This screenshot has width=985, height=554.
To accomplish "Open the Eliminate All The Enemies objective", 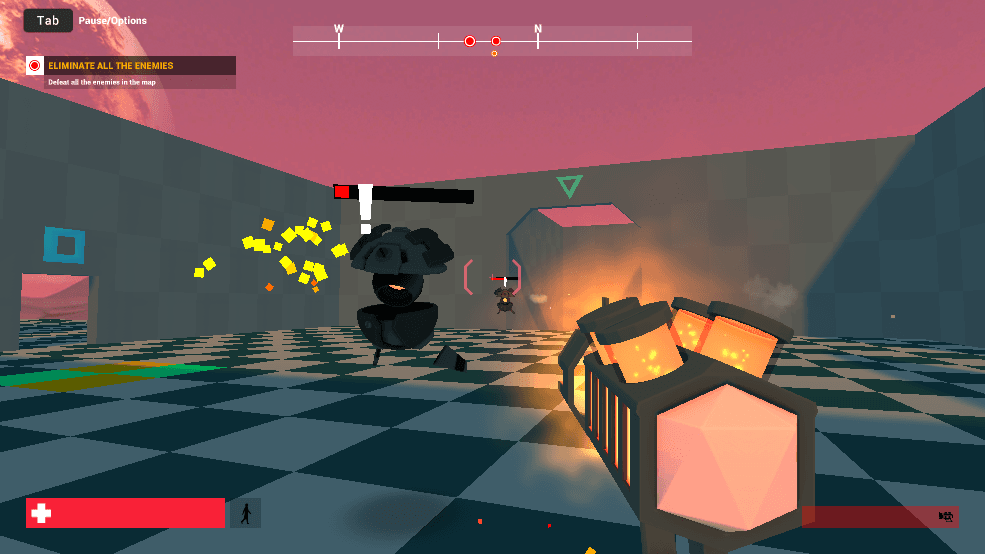I will (110, 66).
